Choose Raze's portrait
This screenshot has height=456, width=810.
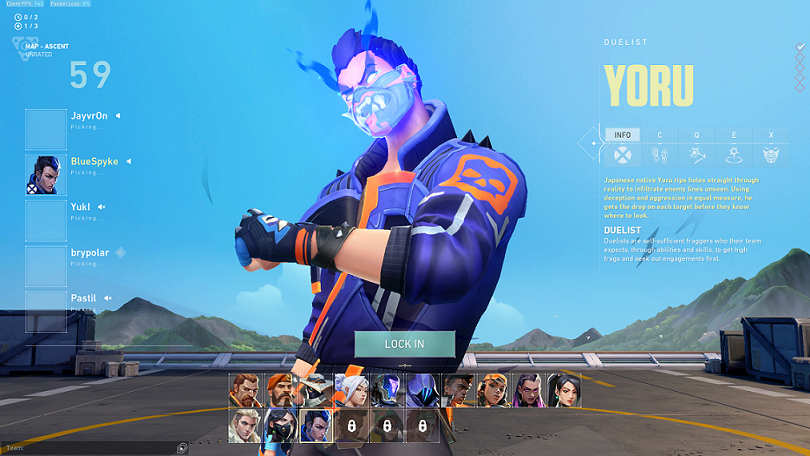pos(493,390)
